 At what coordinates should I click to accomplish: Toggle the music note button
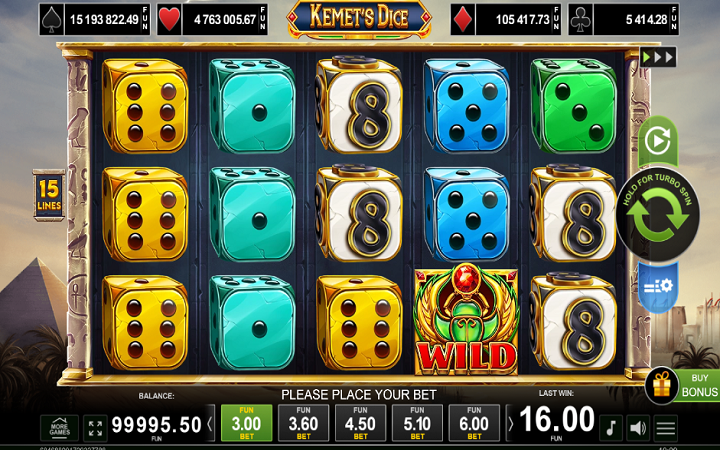[610, 428]
